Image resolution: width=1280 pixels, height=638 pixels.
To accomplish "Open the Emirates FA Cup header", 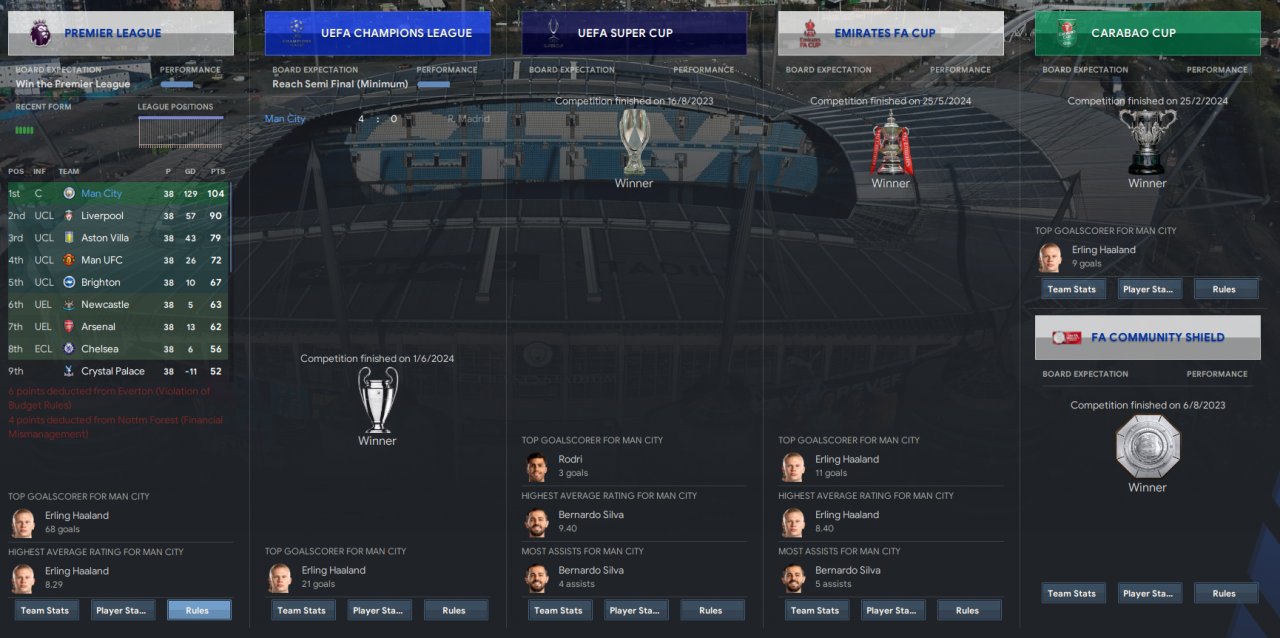I will (x=891, y=33).
